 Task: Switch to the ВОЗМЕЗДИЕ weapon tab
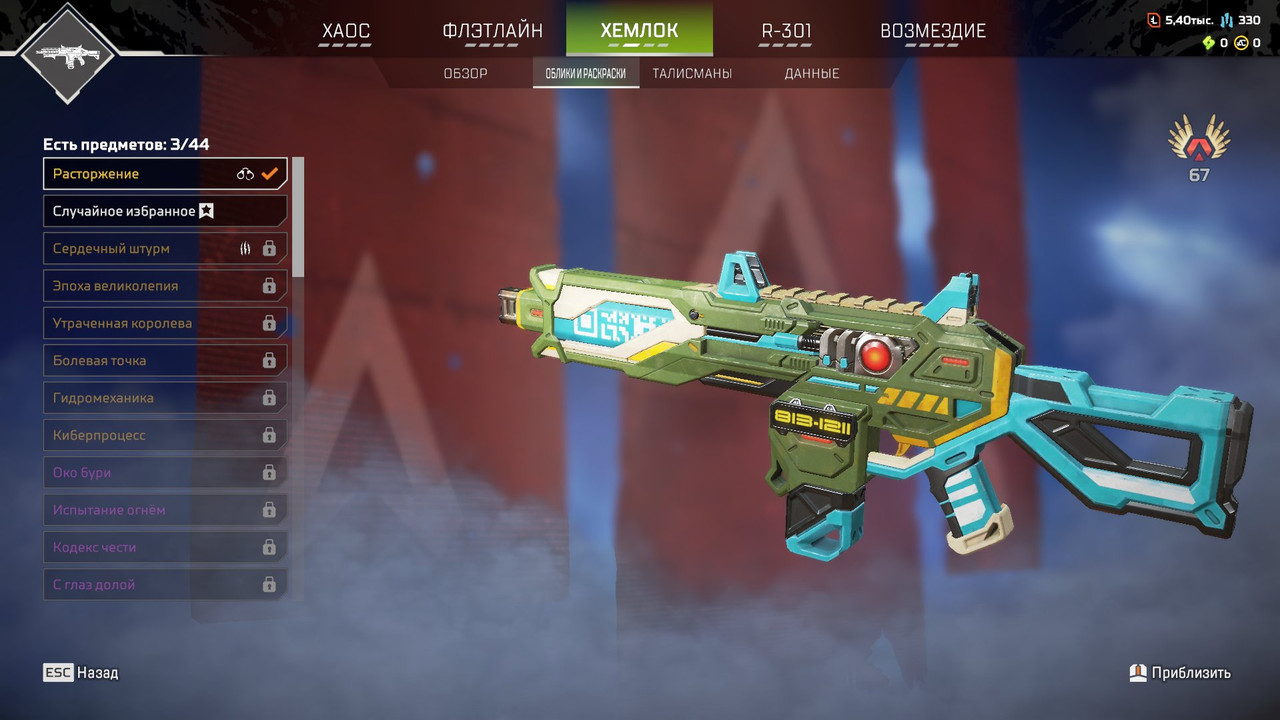[932, 31]
